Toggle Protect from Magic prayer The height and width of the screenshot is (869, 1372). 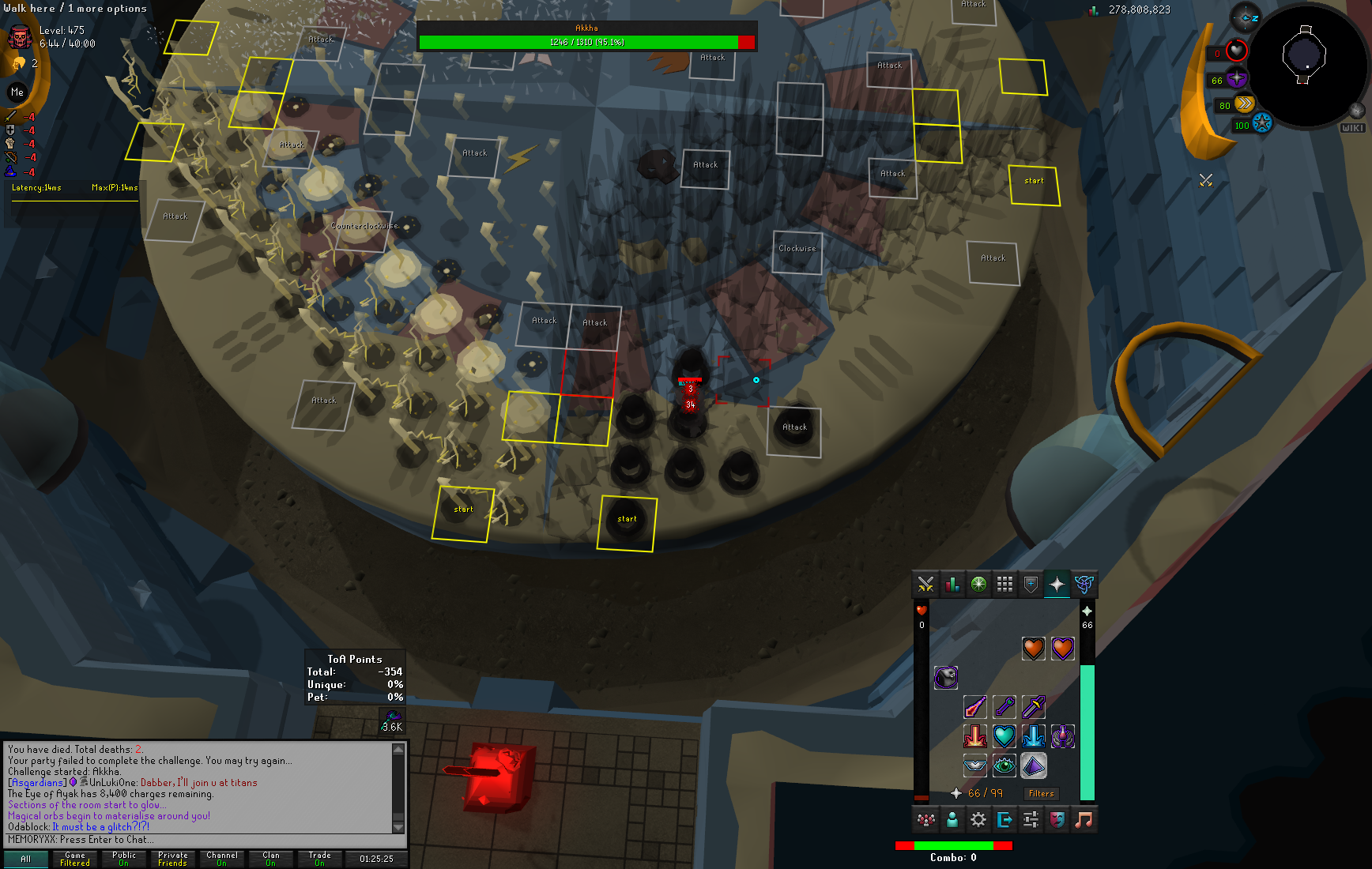[975, 707]
